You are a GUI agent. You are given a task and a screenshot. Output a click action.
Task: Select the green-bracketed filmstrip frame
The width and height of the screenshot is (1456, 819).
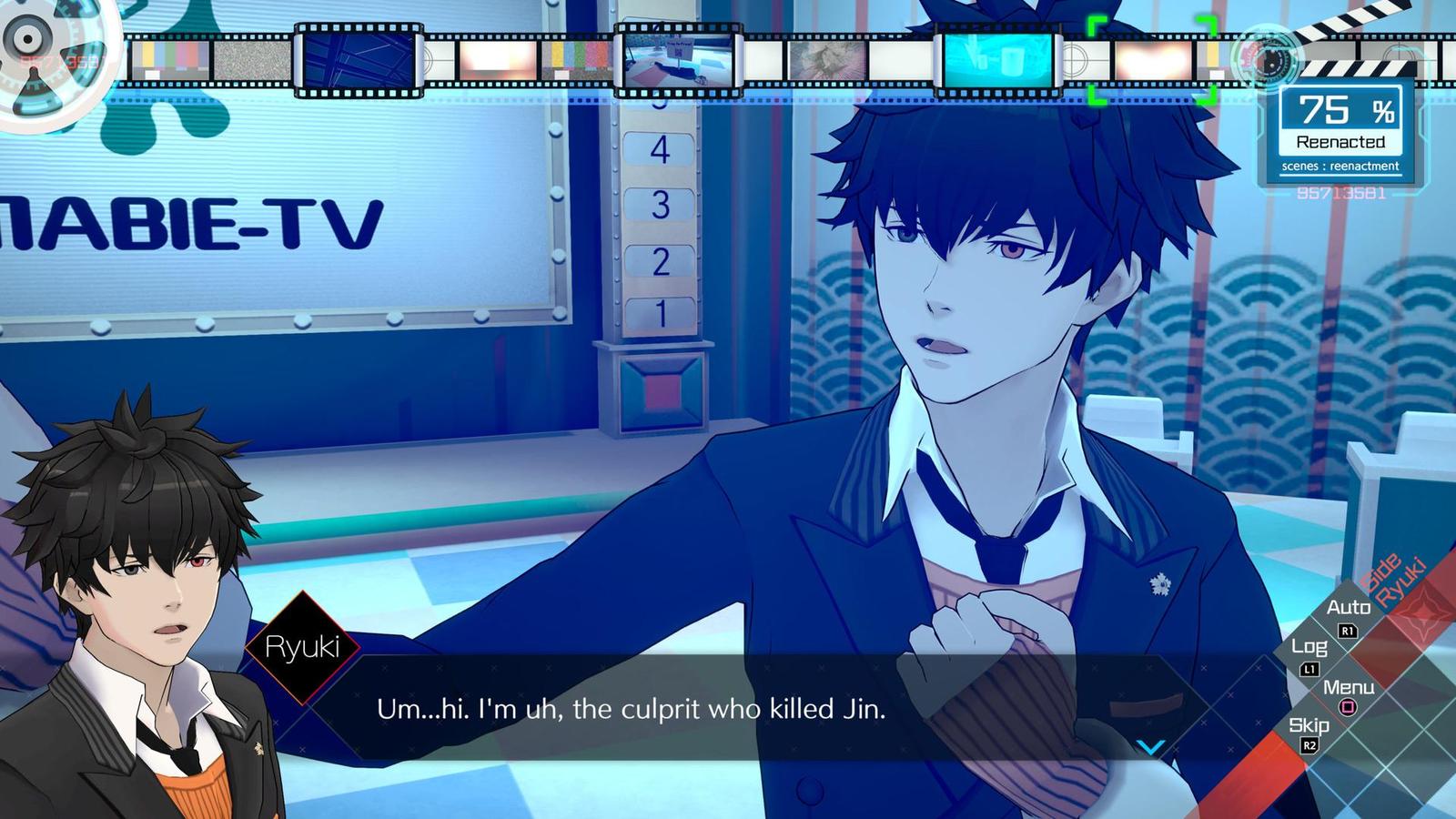(x=1152, y=61)
